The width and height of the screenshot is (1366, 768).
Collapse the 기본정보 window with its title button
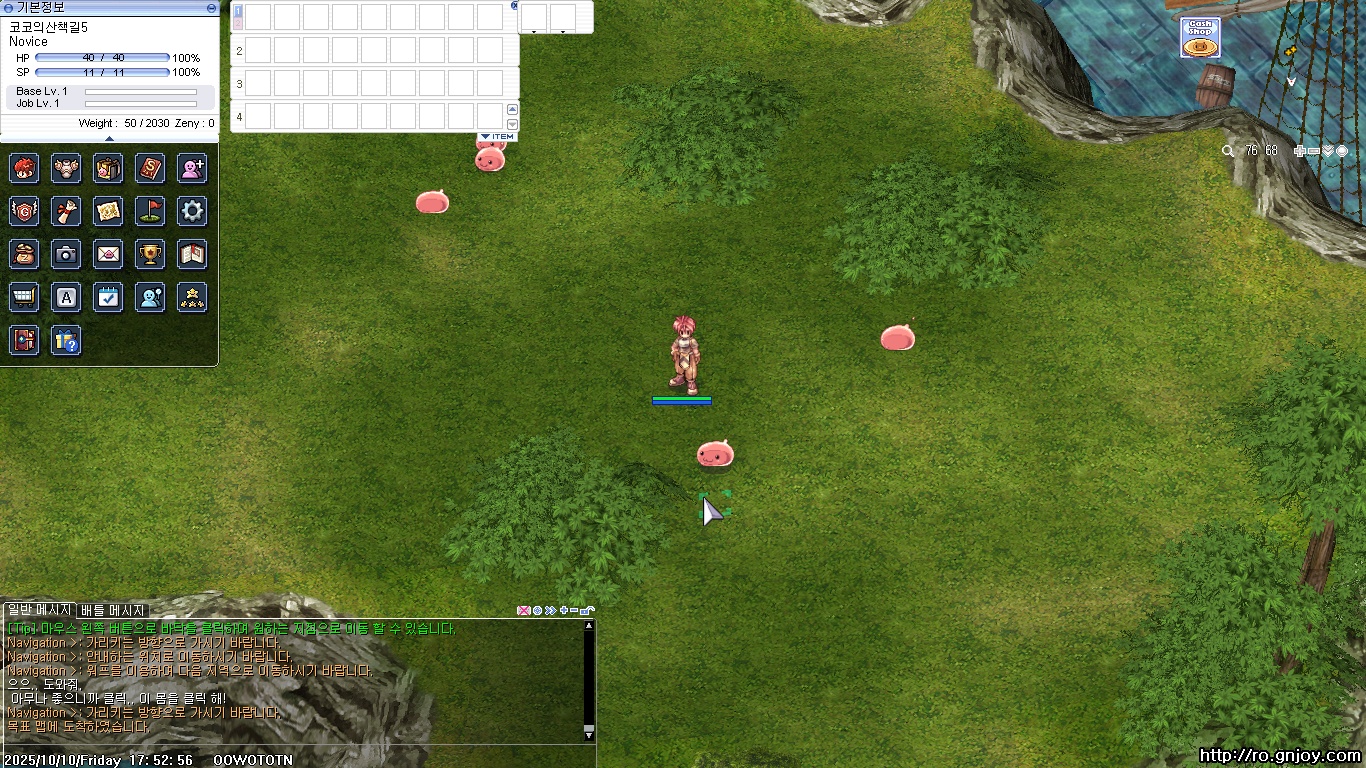pos(211,8)
